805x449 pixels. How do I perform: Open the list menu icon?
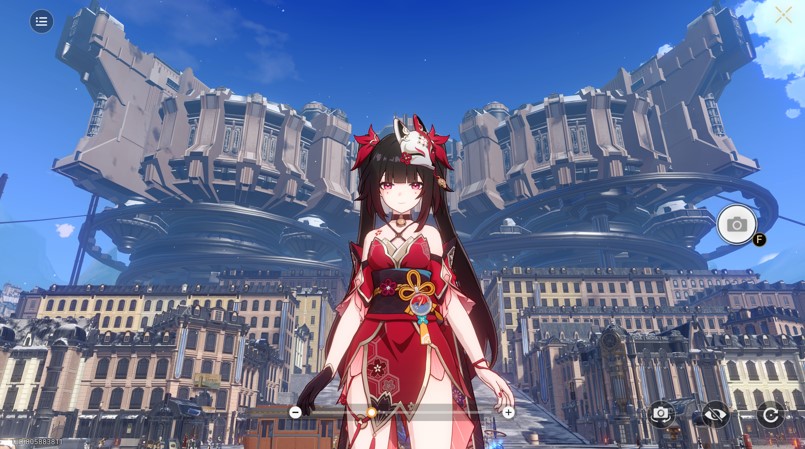tap(41, 21)
